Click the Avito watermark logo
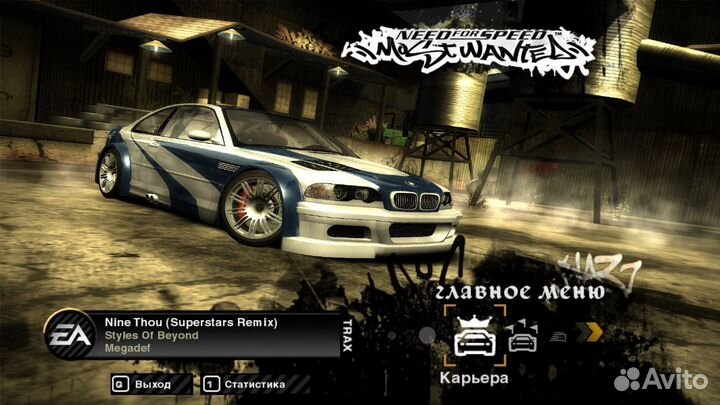This screenshot has width=720, height=405. pyautogui.click(x=660, y=378)
